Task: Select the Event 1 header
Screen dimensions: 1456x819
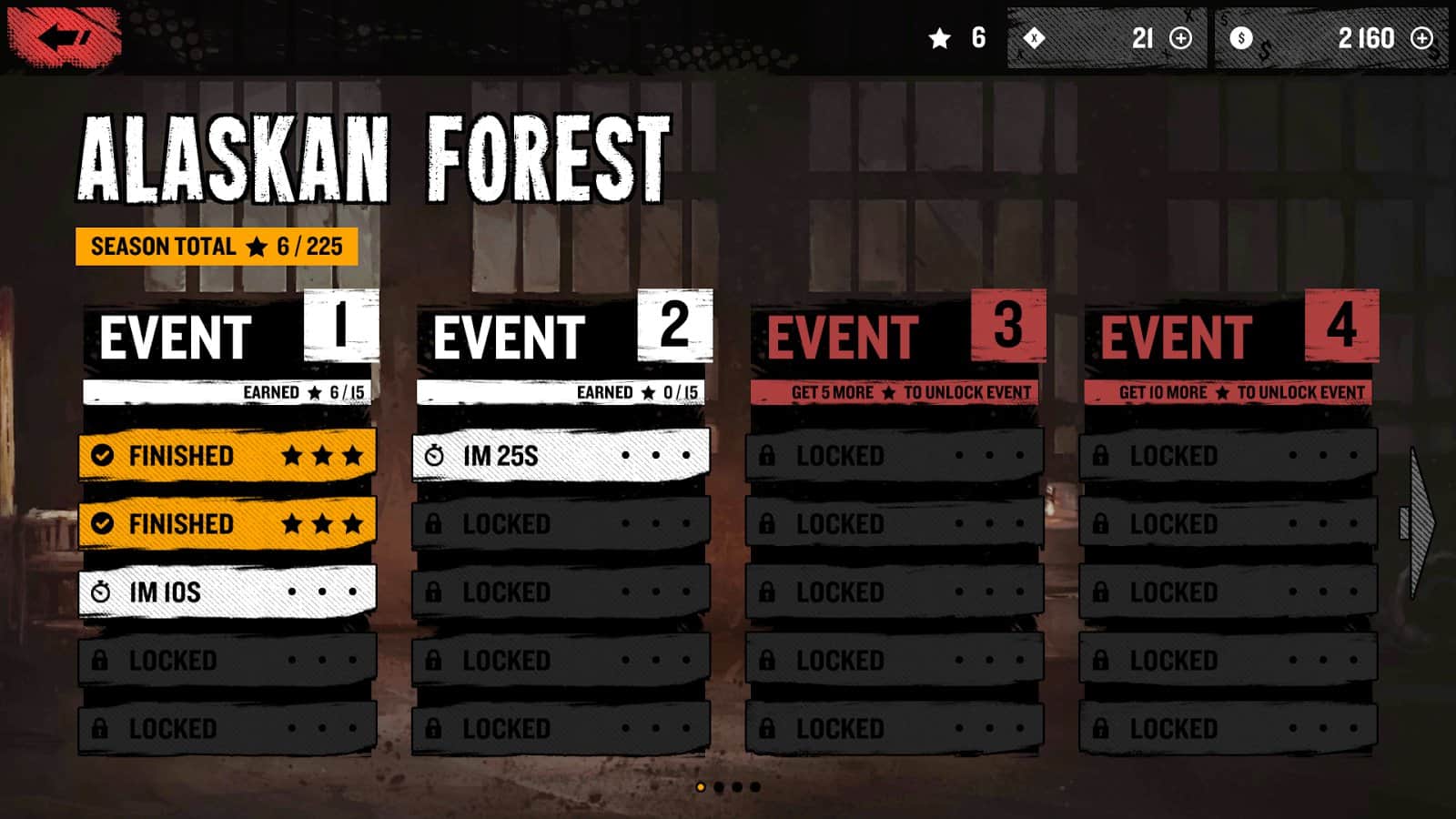Action: pos(229,337)
